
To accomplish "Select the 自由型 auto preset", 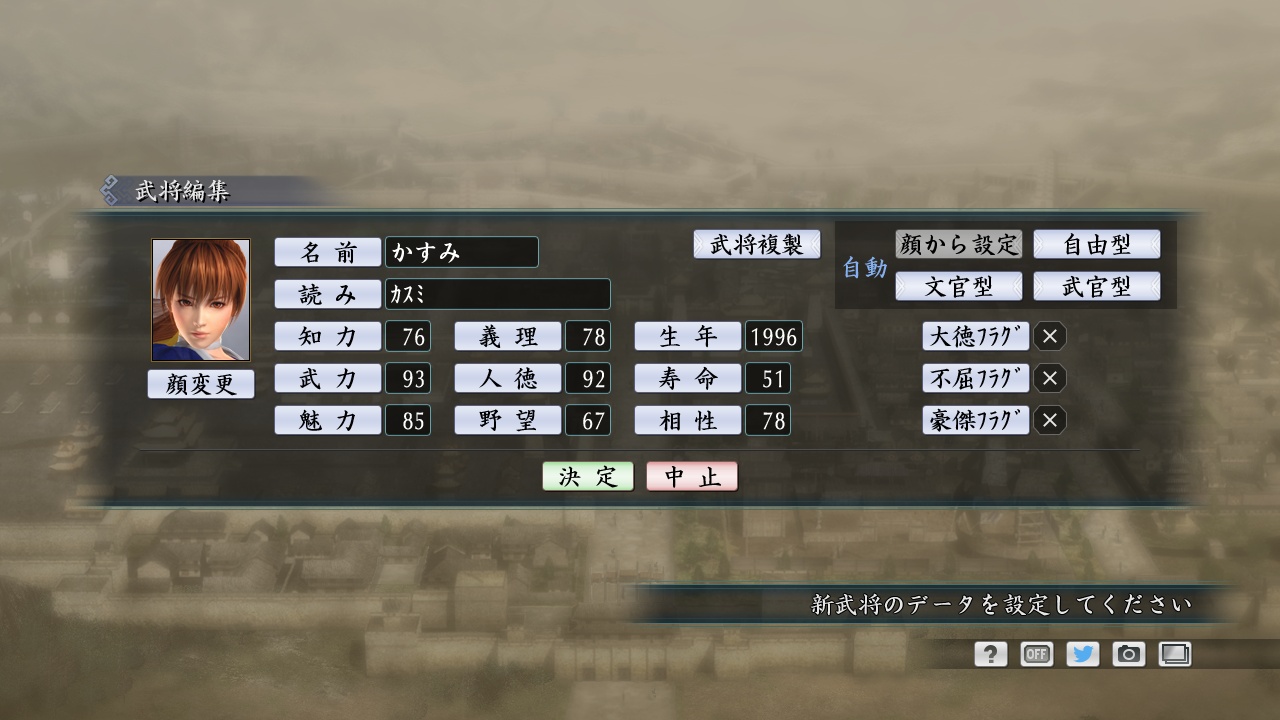I will (1098, 244).
